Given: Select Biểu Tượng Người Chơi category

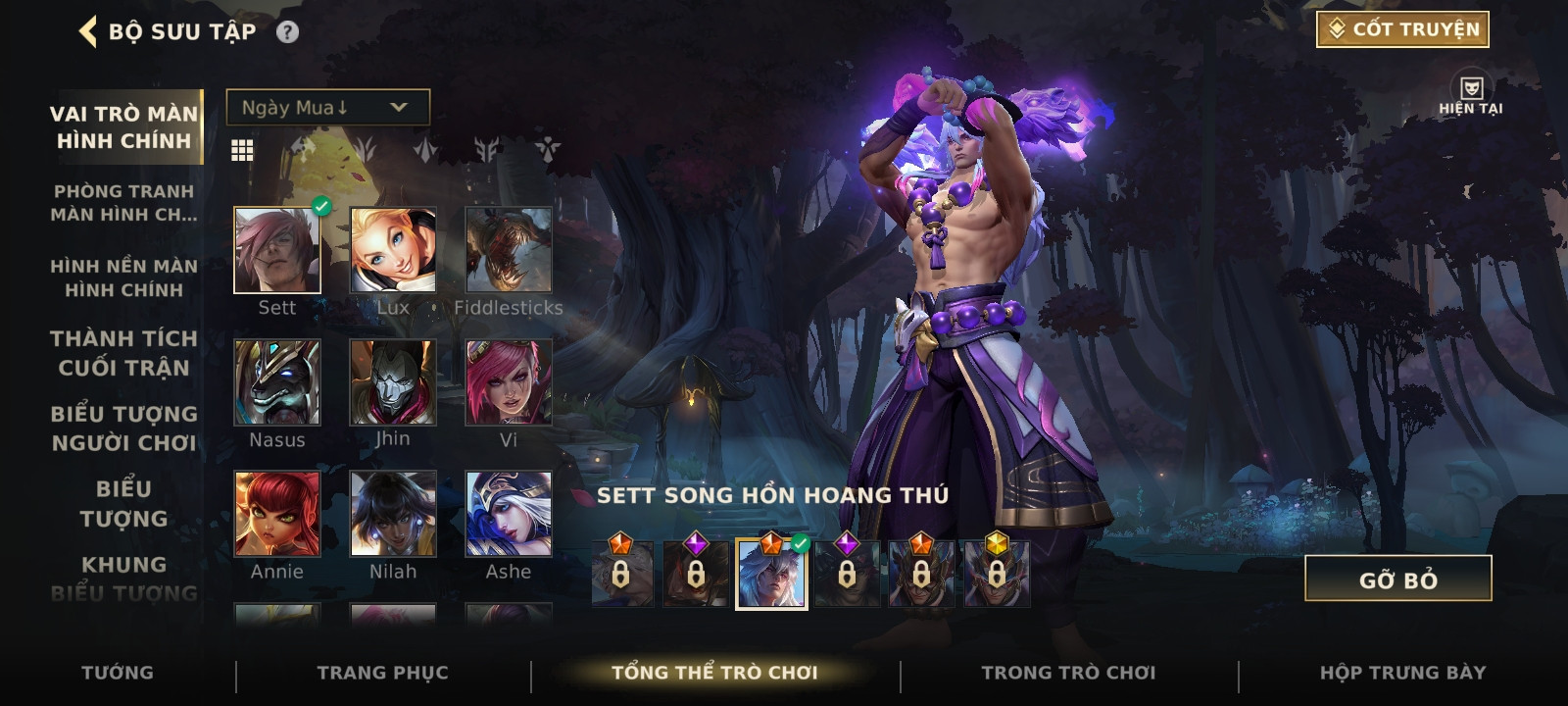Looking at the screenshot, I should (124, 429).
